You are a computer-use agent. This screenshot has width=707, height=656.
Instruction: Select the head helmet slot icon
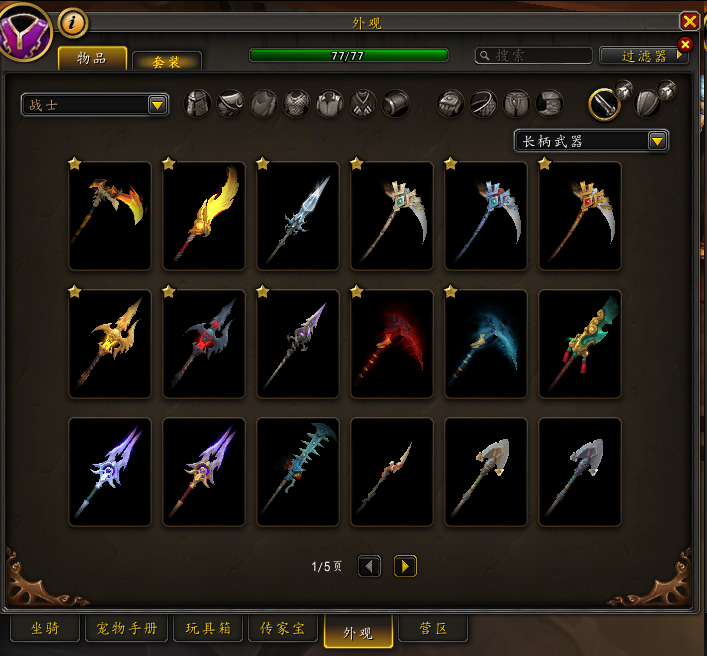tap(198, 103)
